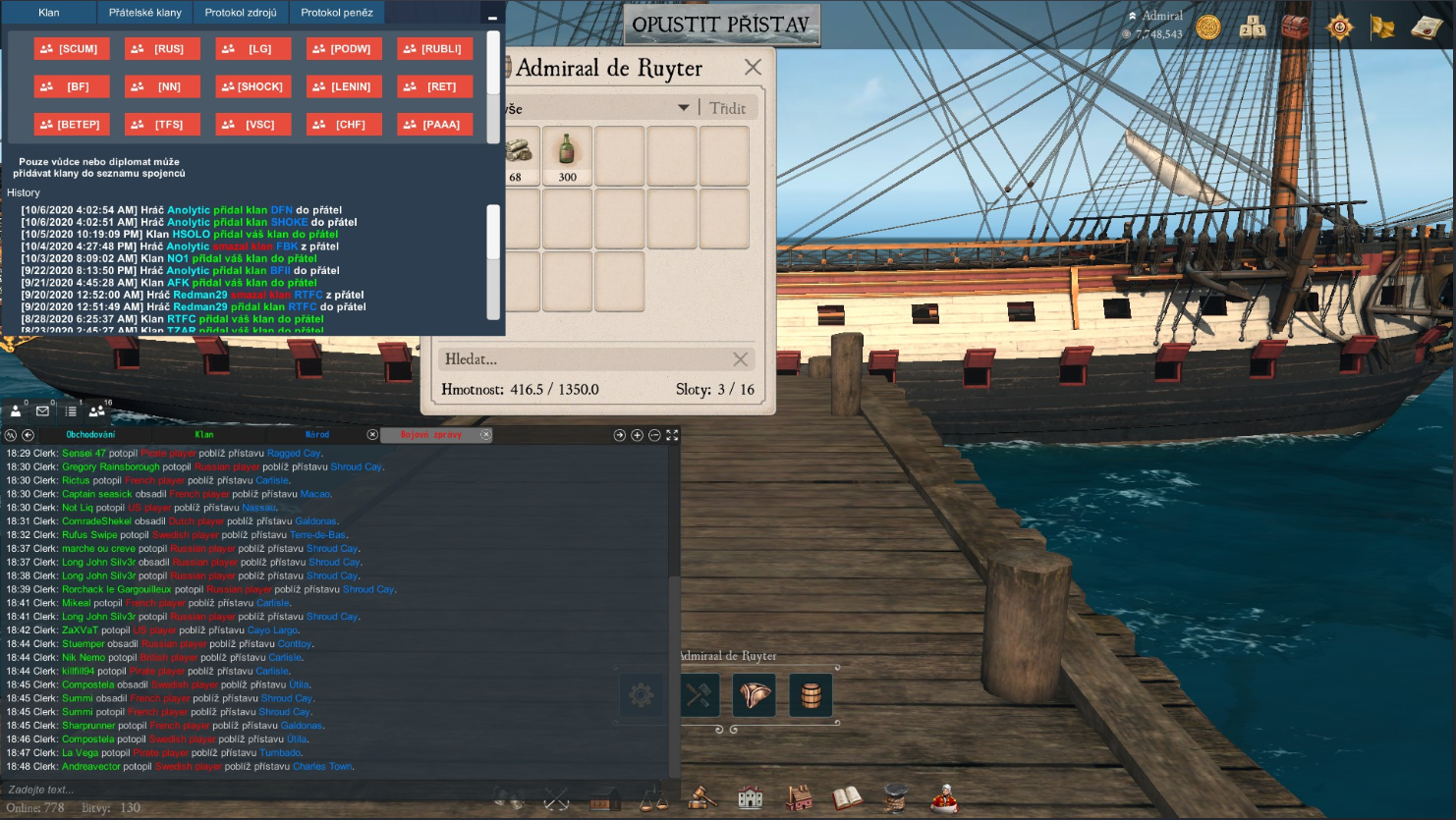Show the Protokol peněz tab
This screenshot has height=820, width=1456.
[x=337, y=13]
